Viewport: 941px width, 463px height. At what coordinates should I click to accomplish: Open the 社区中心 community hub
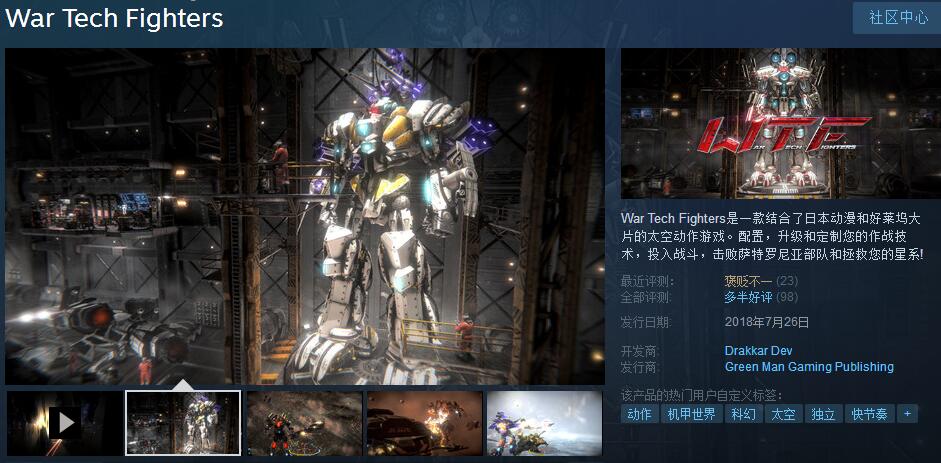tap(897, 18)
